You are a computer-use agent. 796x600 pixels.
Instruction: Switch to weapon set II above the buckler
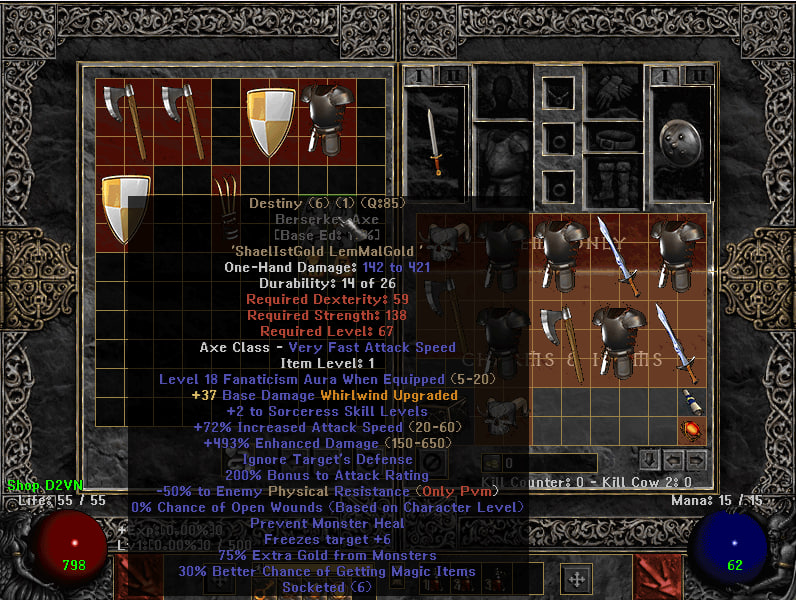coord(698,76)
